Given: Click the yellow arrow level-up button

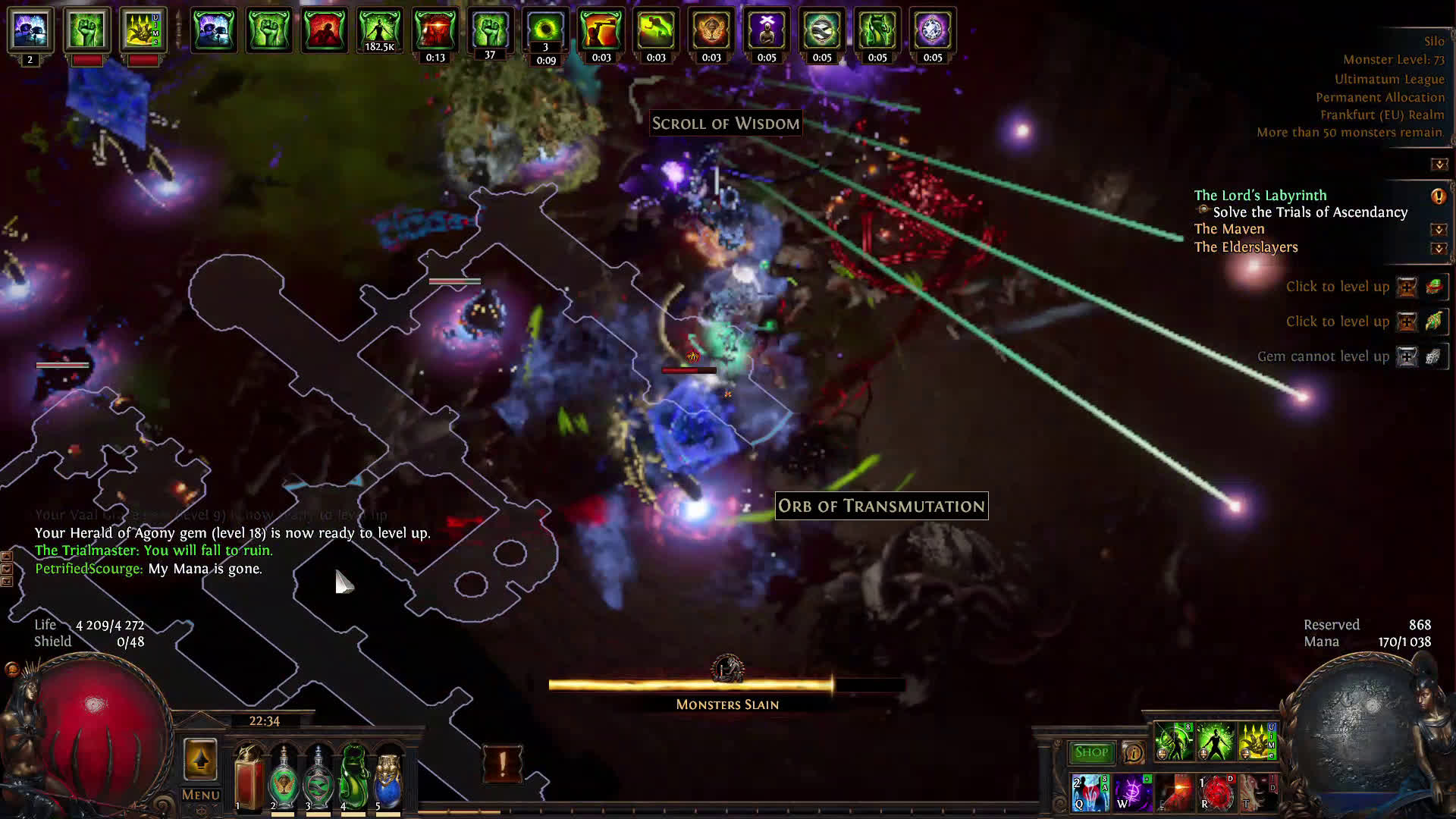Looking at the screenshot, I should (x=200, y=760).
